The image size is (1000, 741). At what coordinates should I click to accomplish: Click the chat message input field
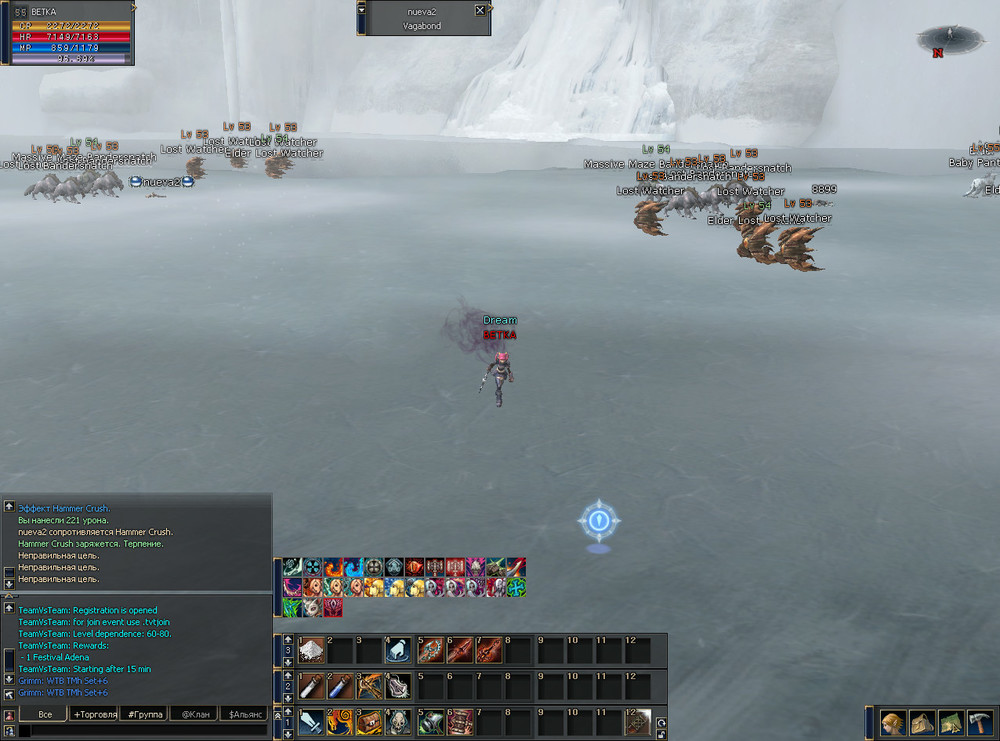coord(140,731)
